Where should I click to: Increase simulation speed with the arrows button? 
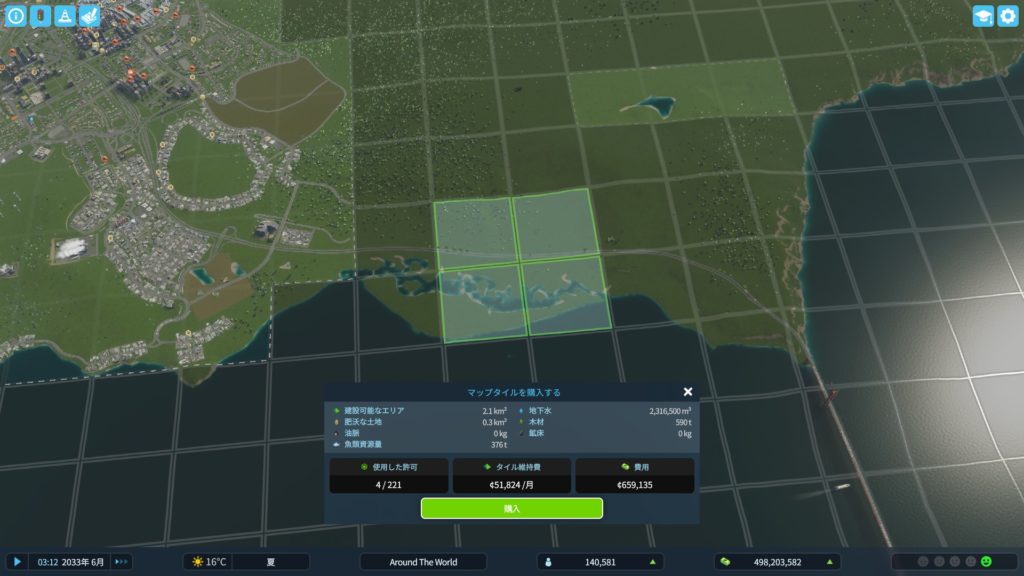122,562
